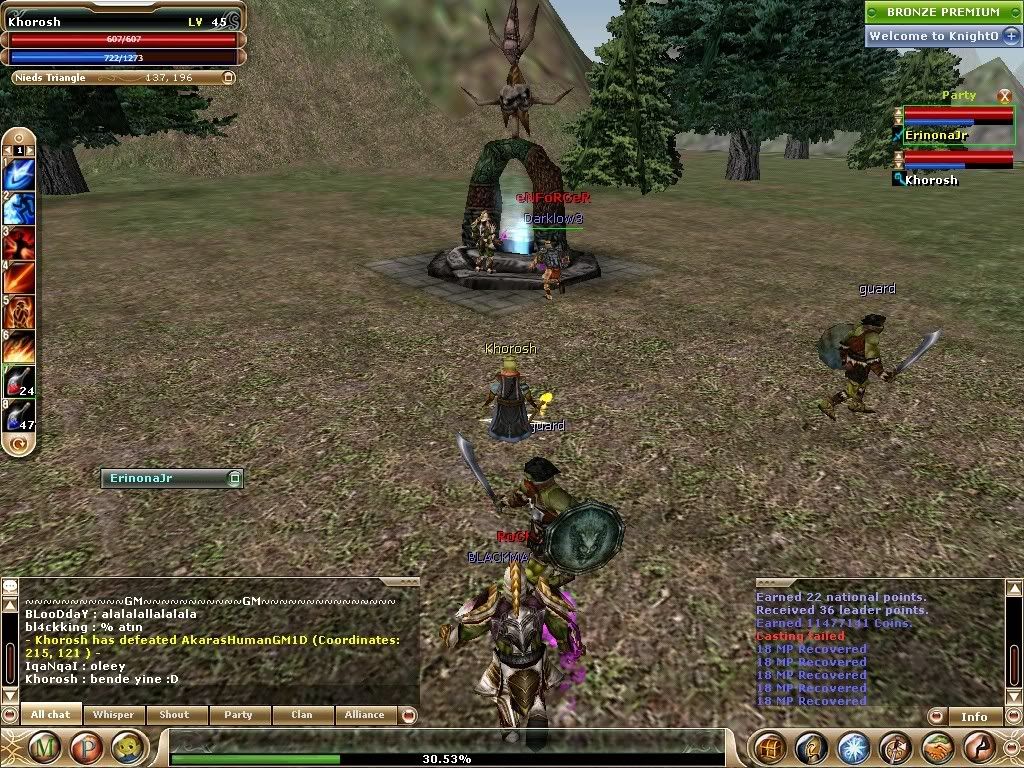The image size is (1024, 768).
Task: Open the Whisper chat tab
Action: (x=113, y=715)
